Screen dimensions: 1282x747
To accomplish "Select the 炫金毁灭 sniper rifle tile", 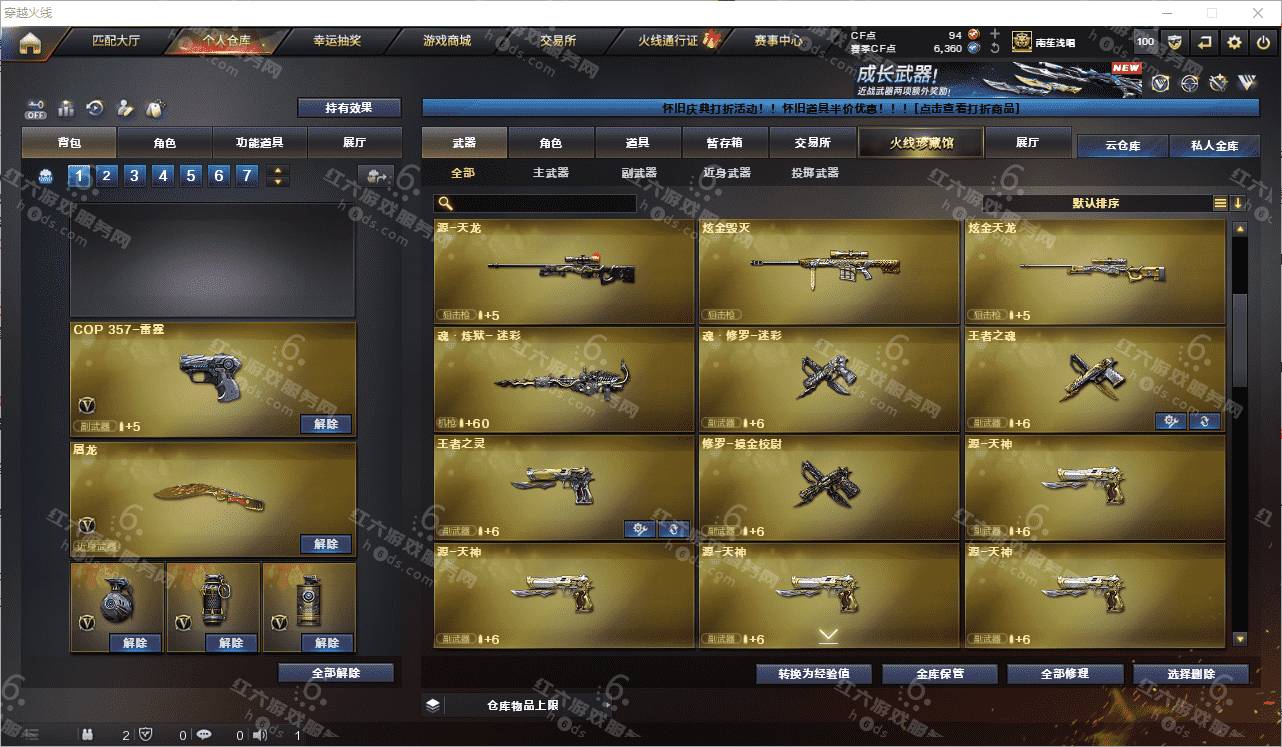I will tap(828, 271).
